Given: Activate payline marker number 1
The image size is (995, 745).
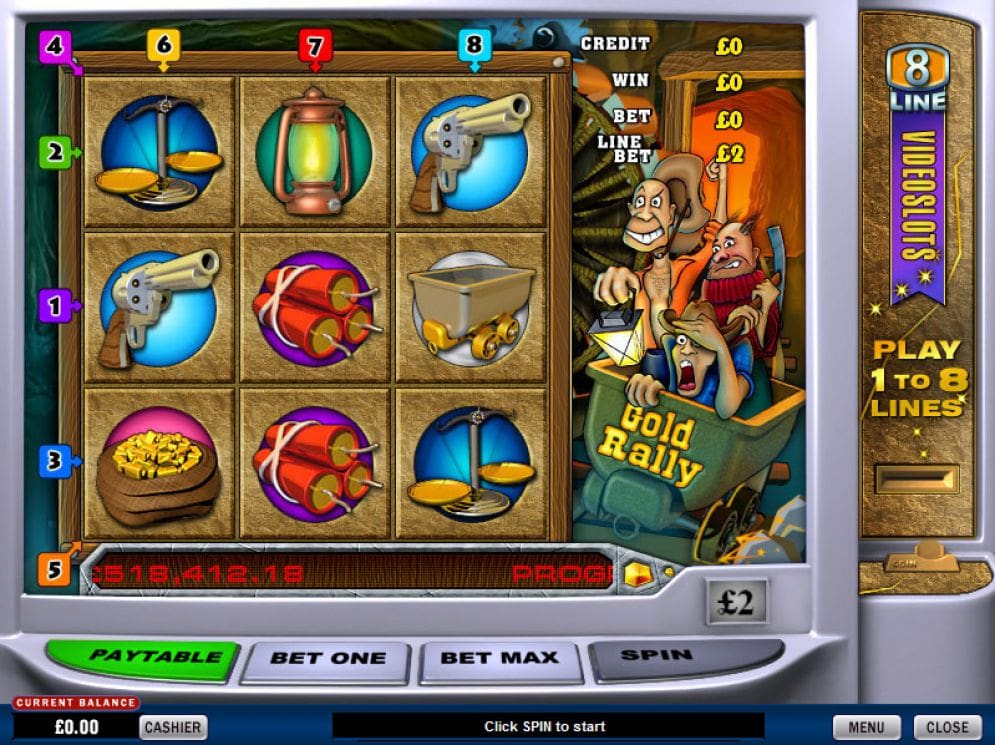Looking at the screenshot, I should tap(55, 305).
